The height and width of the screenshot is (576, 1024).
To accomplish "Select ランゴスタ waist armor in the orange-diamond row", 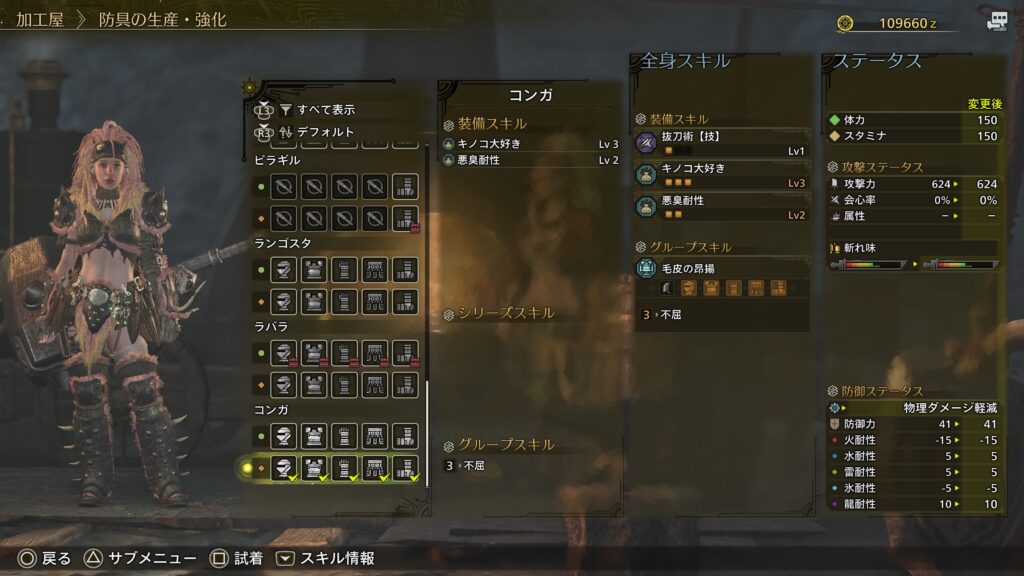I will tap(374, 301).
